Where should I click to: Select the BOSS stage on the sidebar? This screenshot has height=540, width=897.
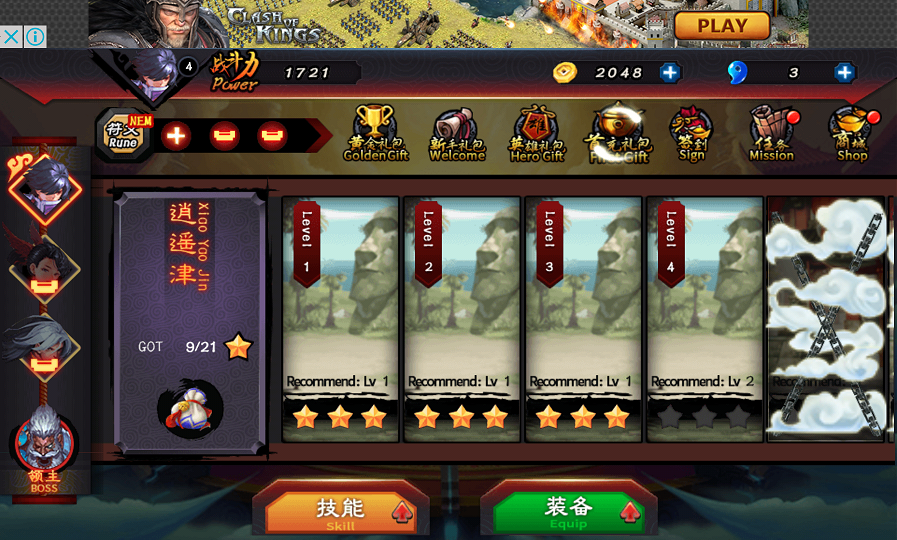point(45,447)
